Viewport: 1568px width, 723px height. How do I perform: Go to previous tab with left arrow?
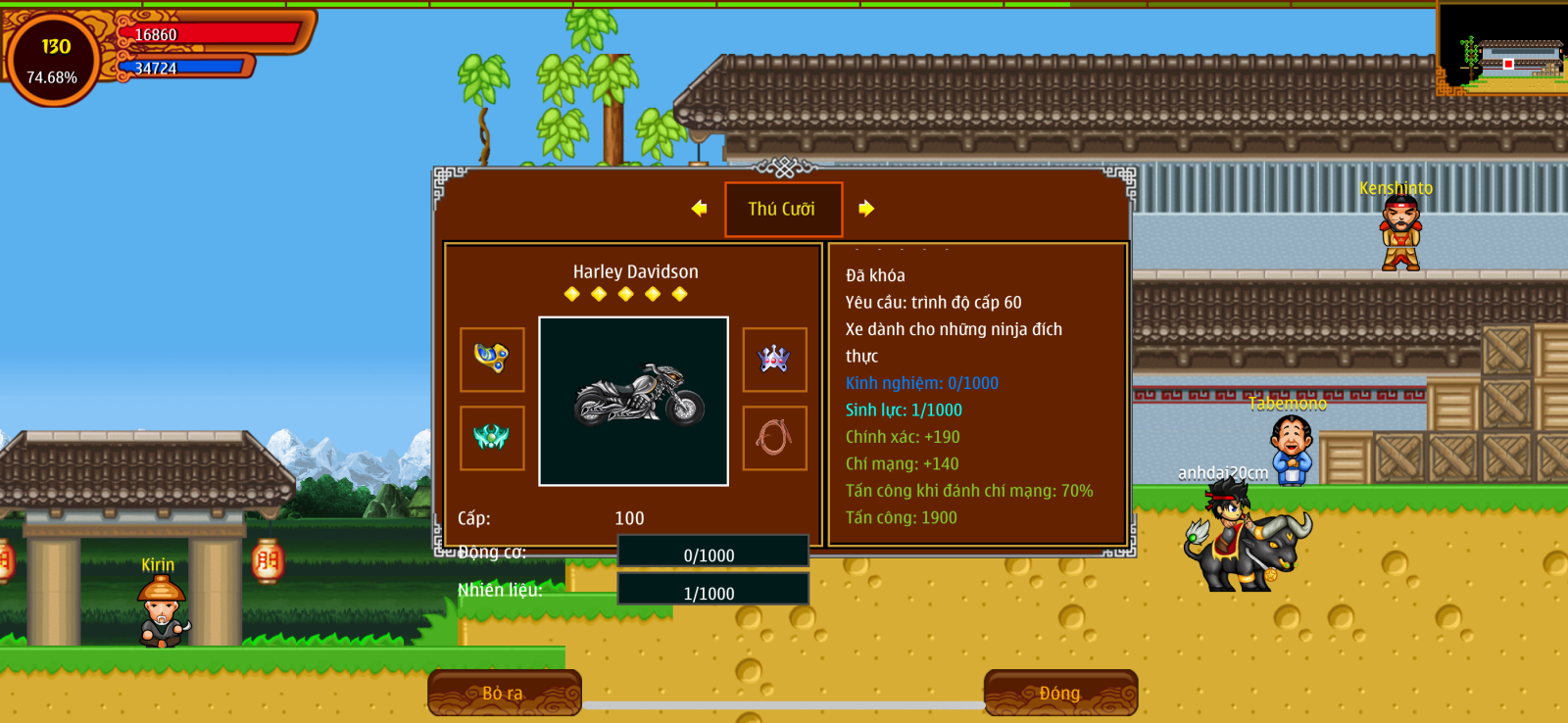699,209
